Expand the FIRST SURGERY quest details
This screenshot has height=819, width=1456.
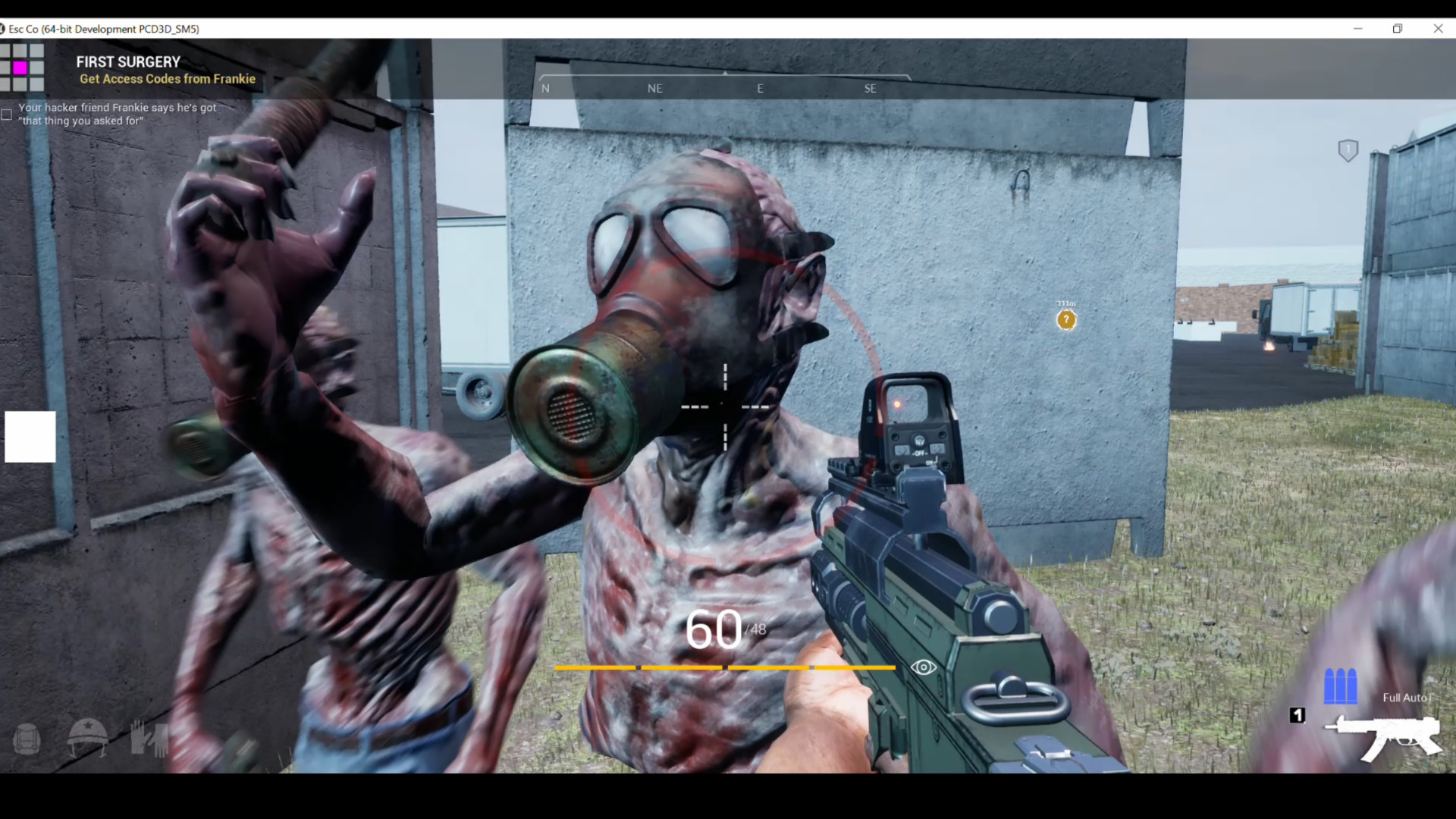[x=128, y=61]
